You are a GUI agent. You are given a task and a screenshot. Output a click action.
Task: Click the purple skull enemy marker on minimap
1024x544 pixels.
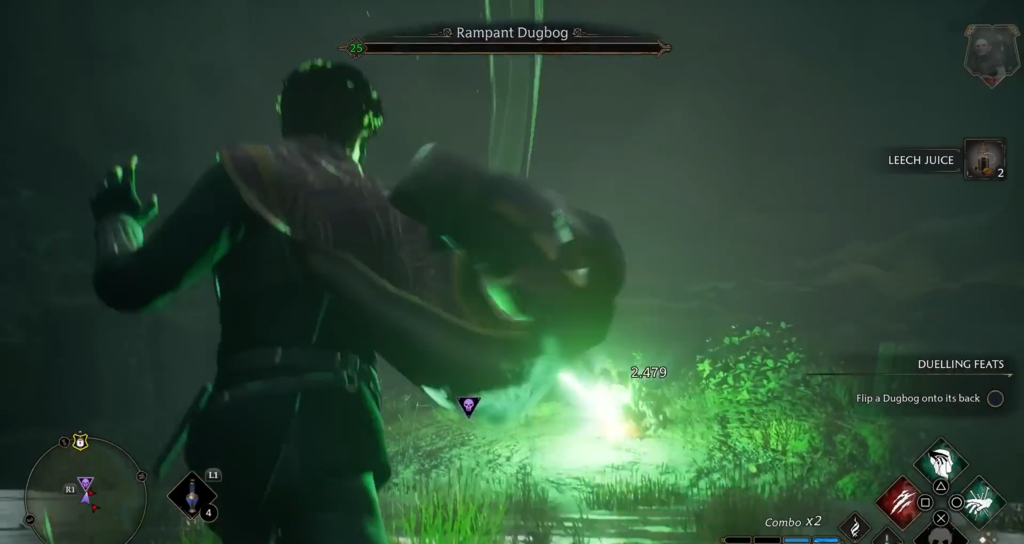click(85, 484)
